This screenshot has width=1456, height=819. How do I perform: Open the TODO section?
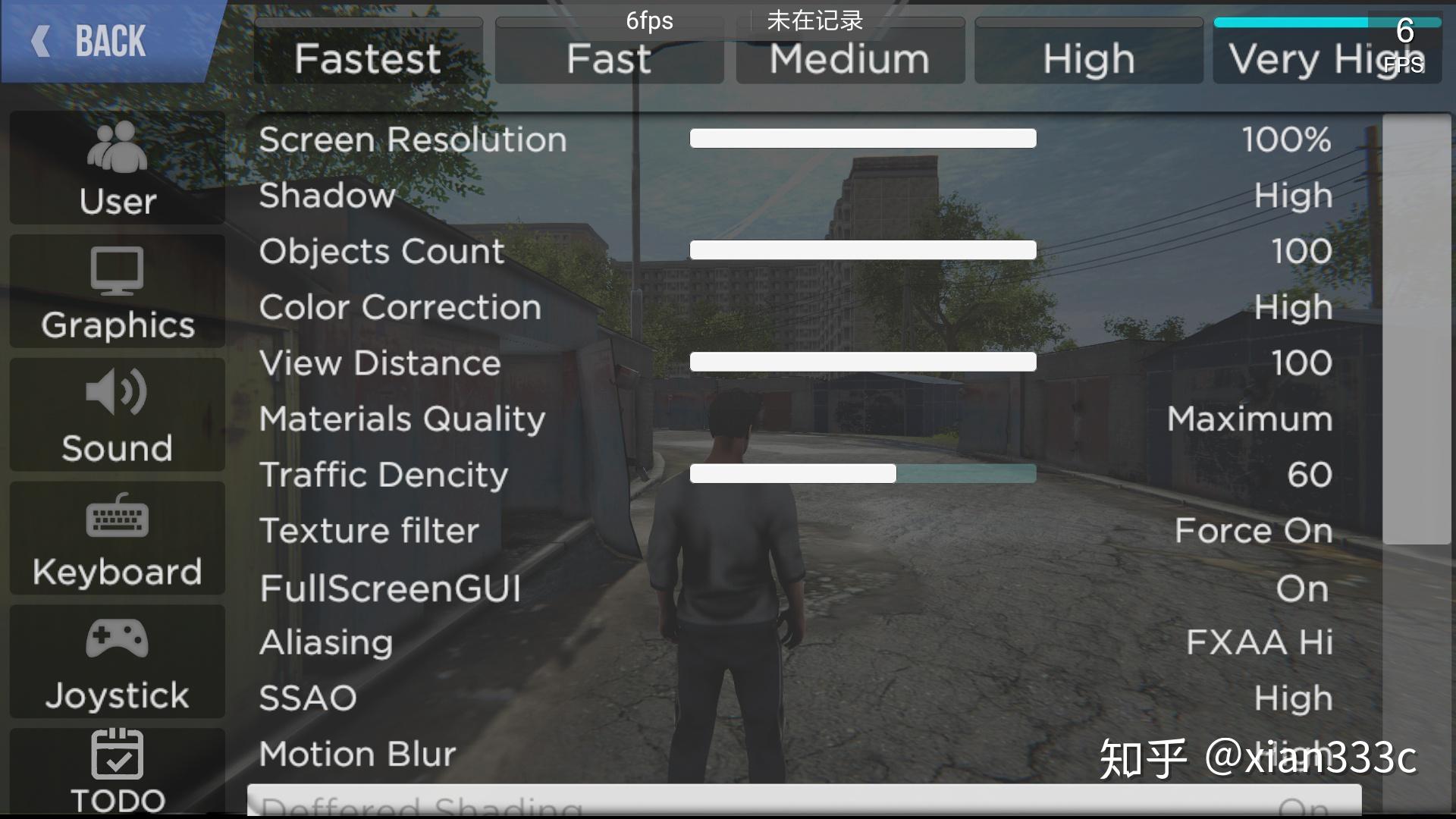pyautogui.click(x=118, y=770)
